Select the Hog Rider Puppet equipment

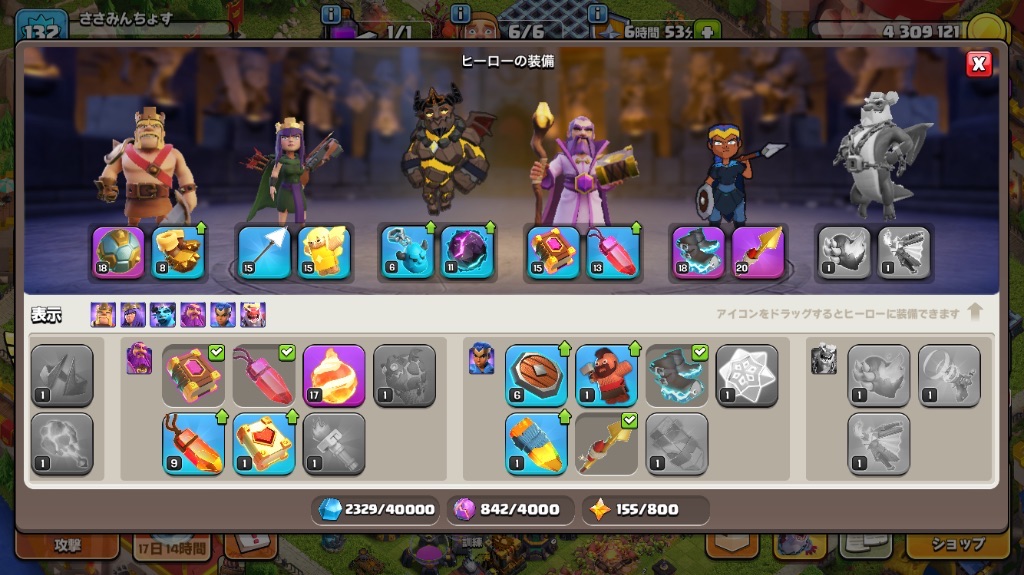click(x=606, y=375)
